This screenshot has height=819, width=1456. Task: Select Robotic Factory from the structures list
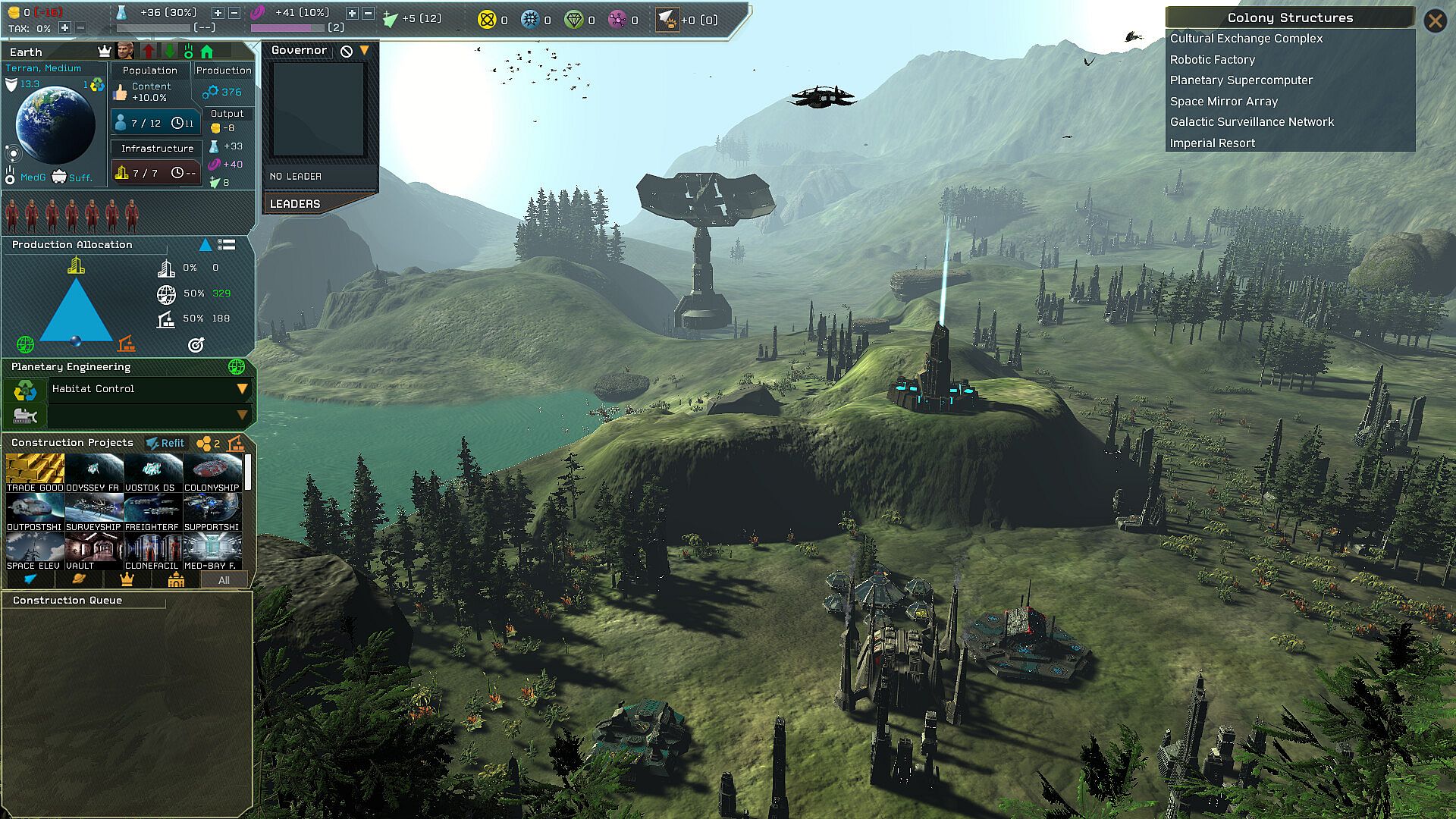click(1212, 60)
